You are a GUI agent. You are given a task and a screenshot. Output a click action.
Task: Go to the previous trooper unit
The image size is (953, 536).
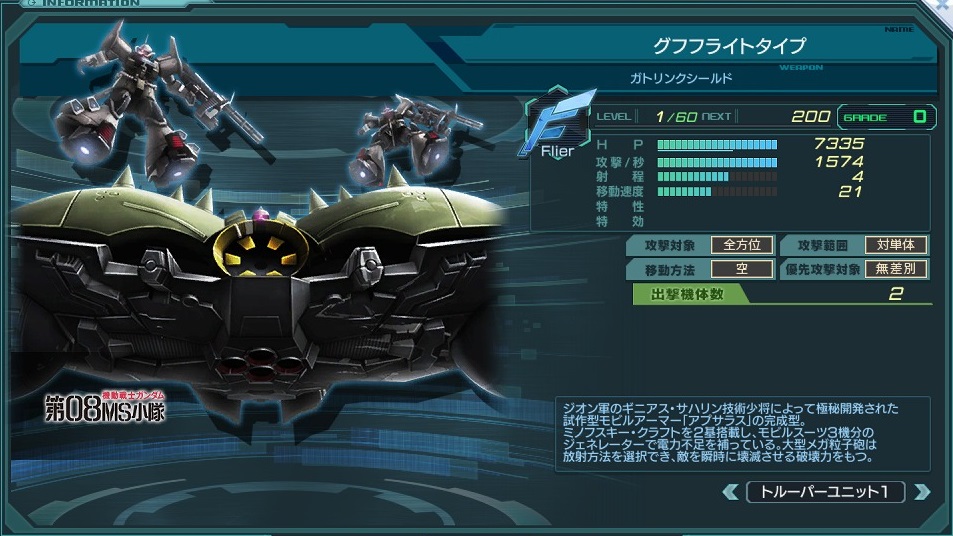(732, 492)
